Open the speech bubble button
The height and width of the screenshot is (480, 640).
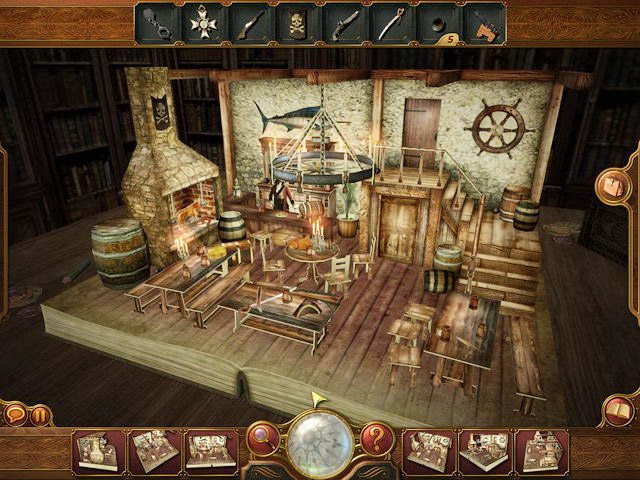tap(15, 413)
